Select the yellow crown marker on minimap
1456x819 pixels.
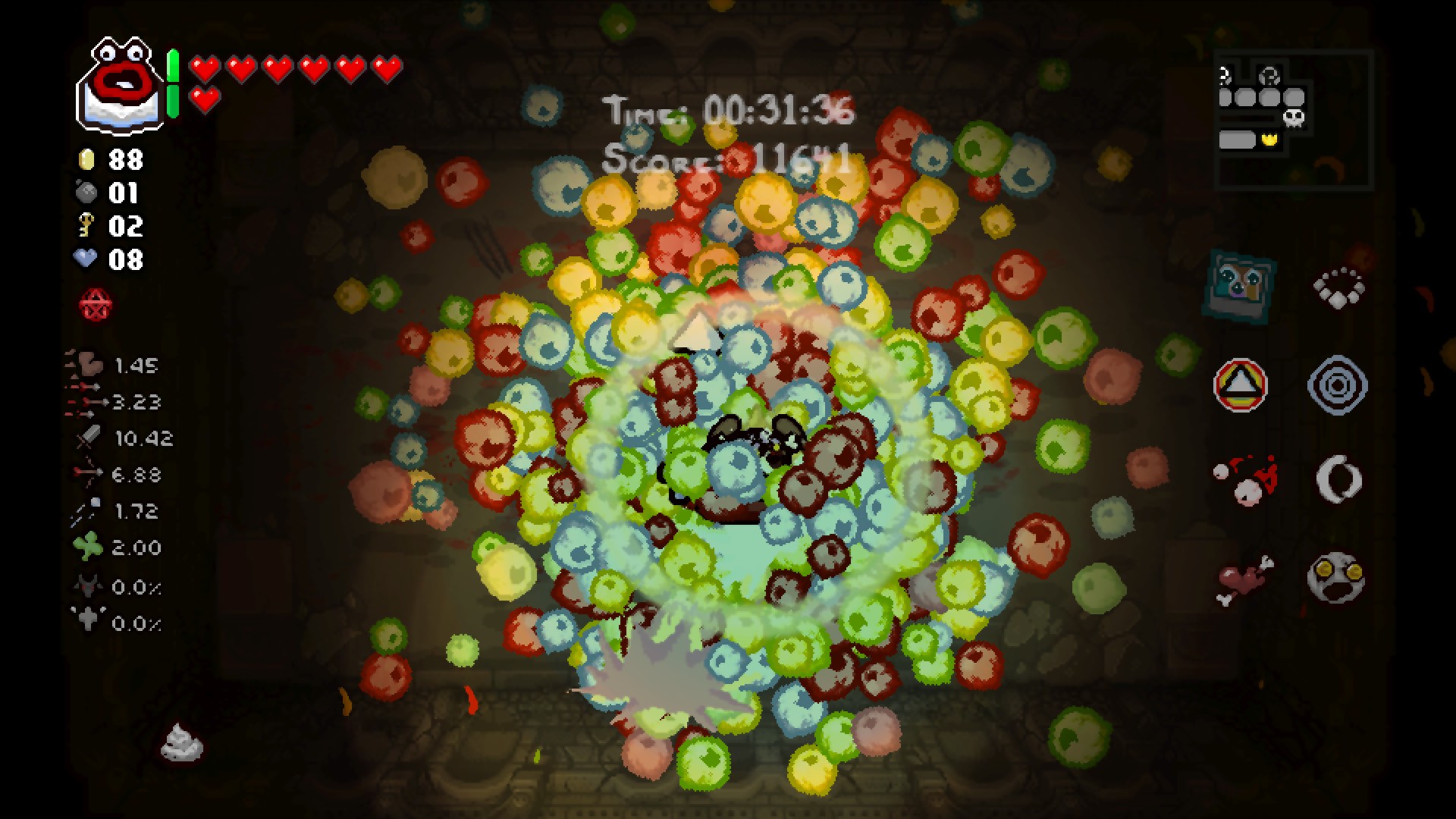1269,140
